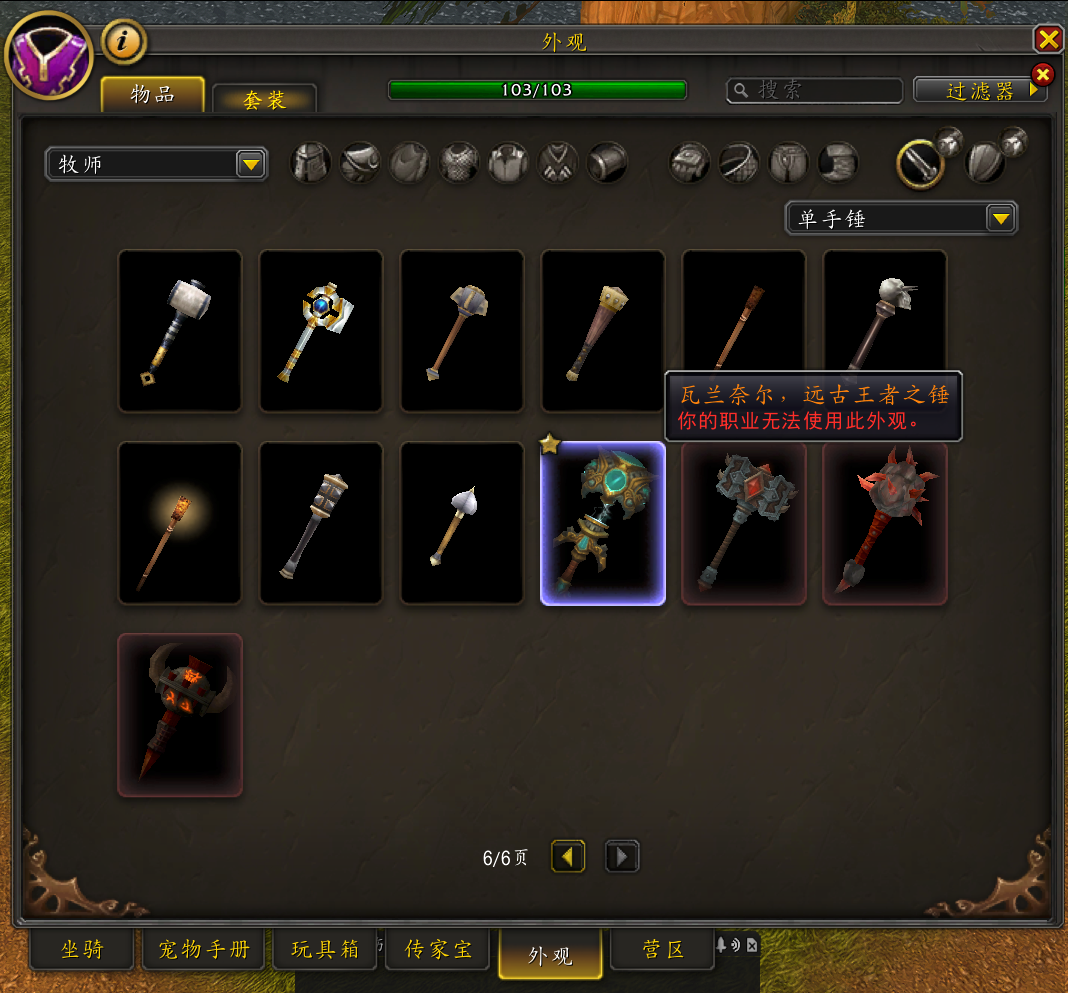The image size is (1068, 993).
Task: Switch to the 宠物手册 tab
Action: tap(203, 949)
